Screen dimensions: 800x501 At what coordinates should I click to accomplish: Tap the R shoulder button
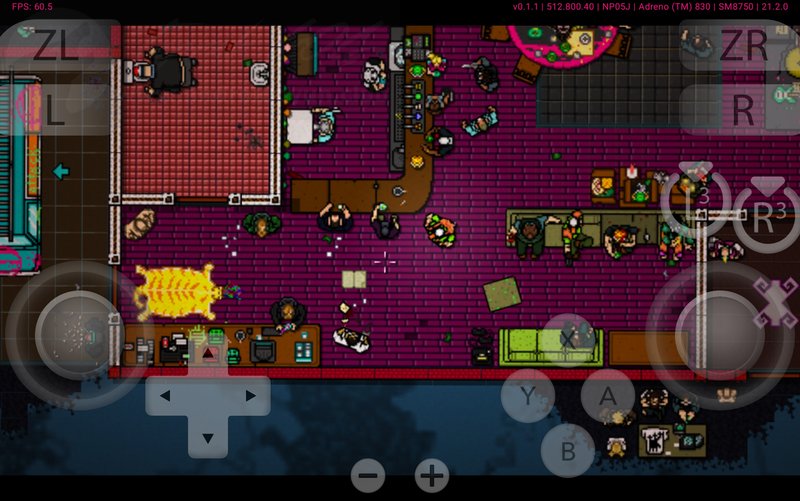pyautogui.click(x=743, y=109)
